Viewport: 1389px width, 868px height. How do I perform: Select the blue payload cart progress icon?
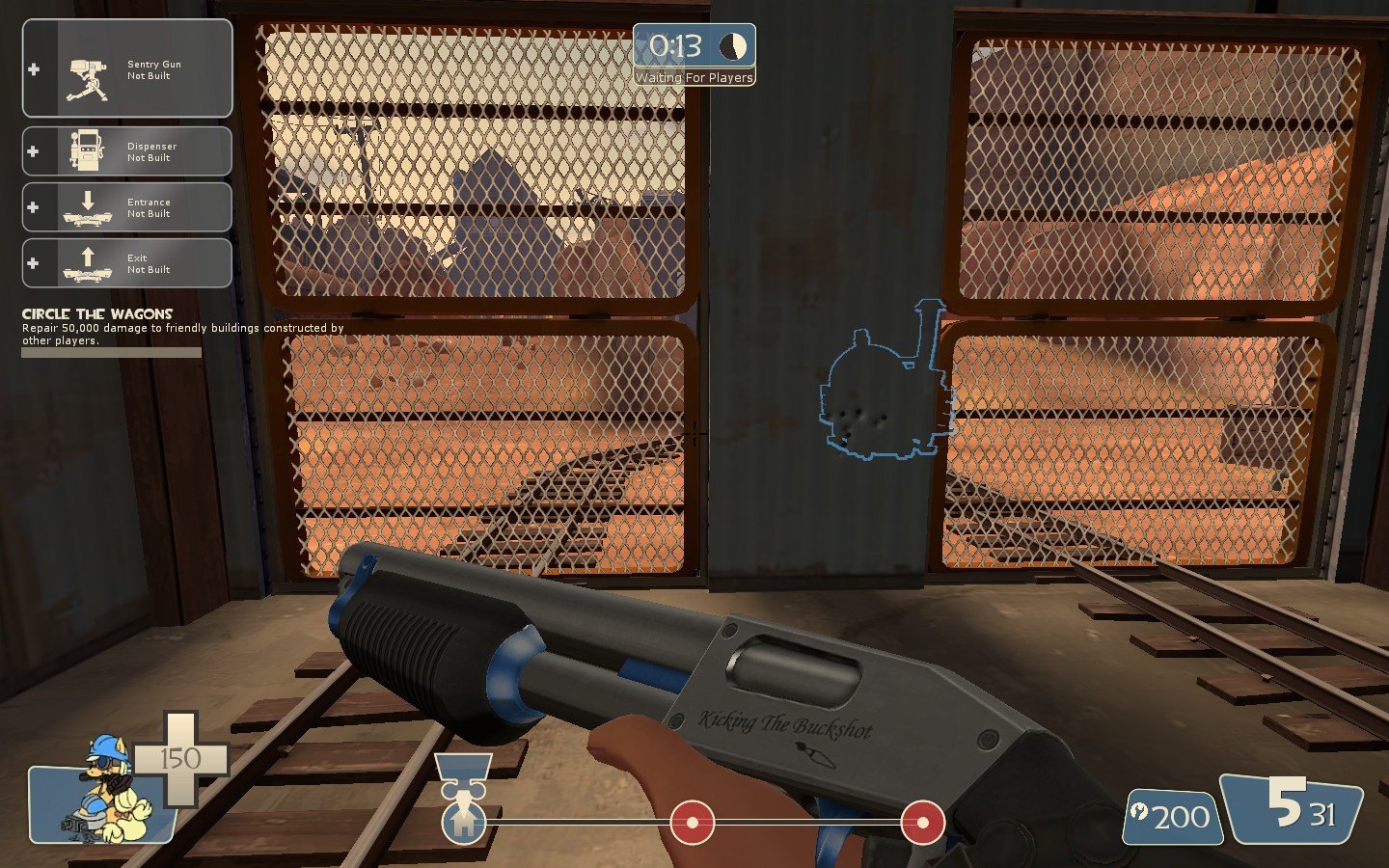(x=463, y=821)
